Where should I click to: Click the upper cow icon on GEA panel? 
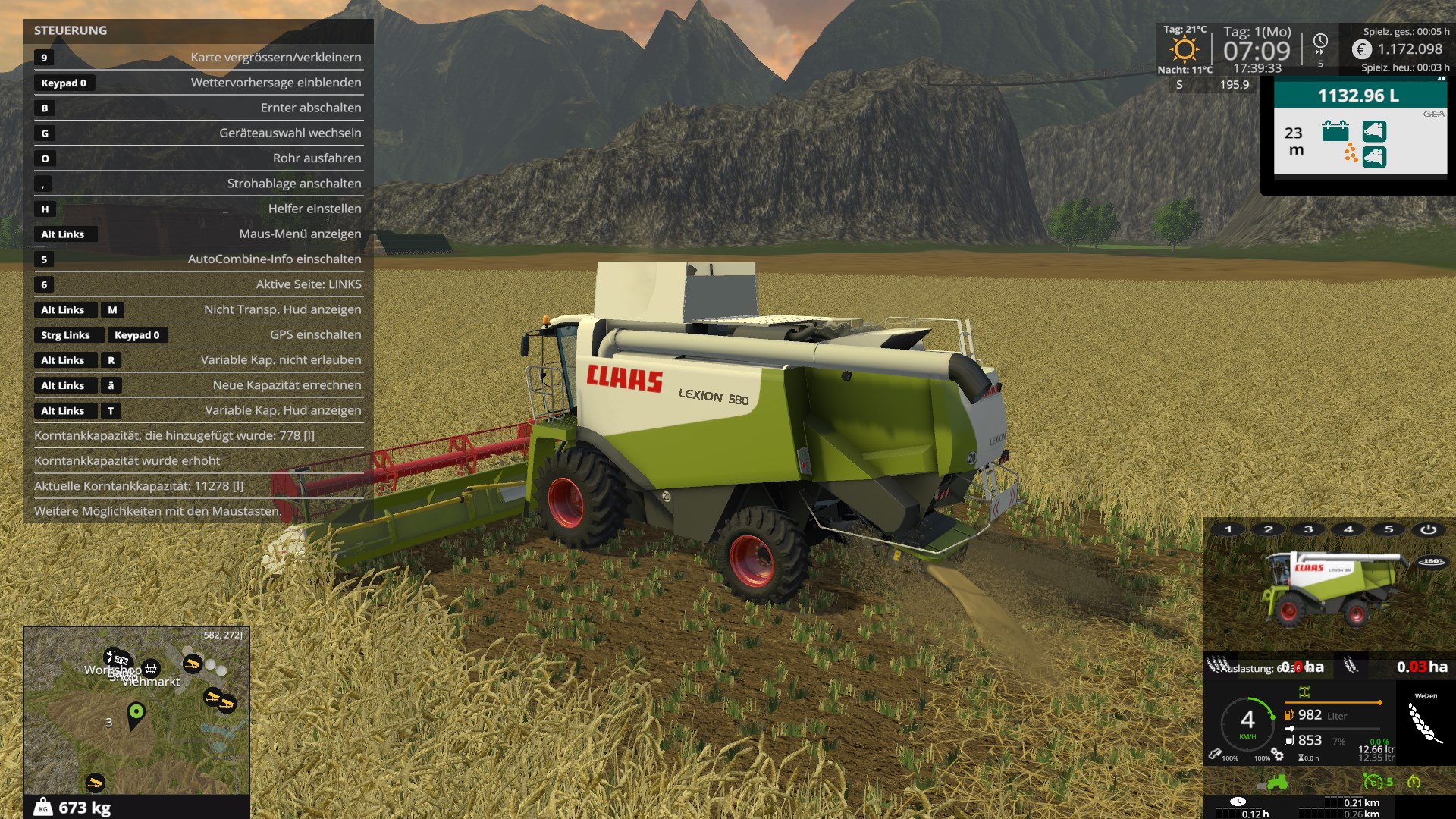pos(1374,130)
